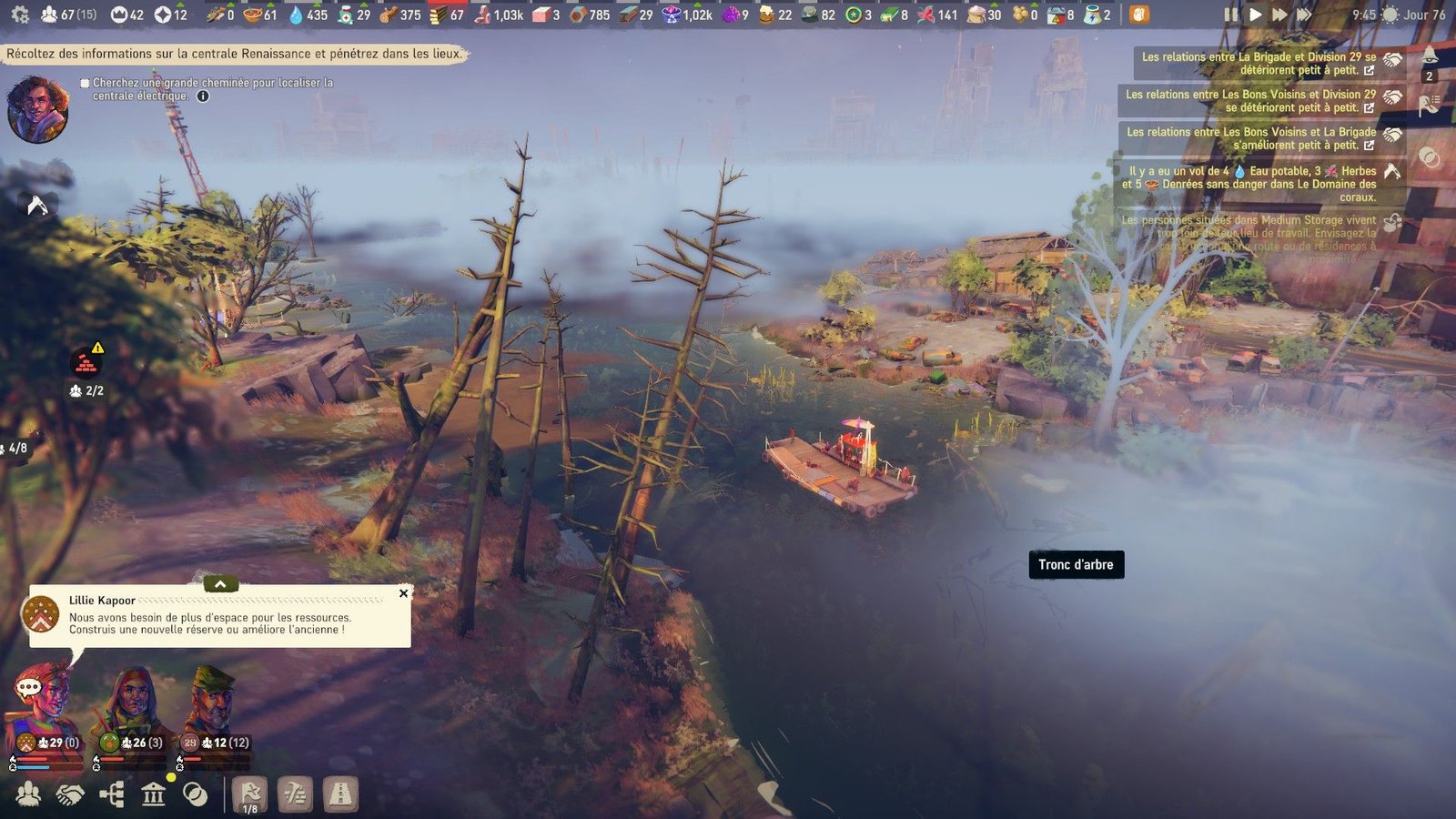Open the notification bell icon
The height and width of the screenshot is (819, 1456).
click(x=1430, y=56)
